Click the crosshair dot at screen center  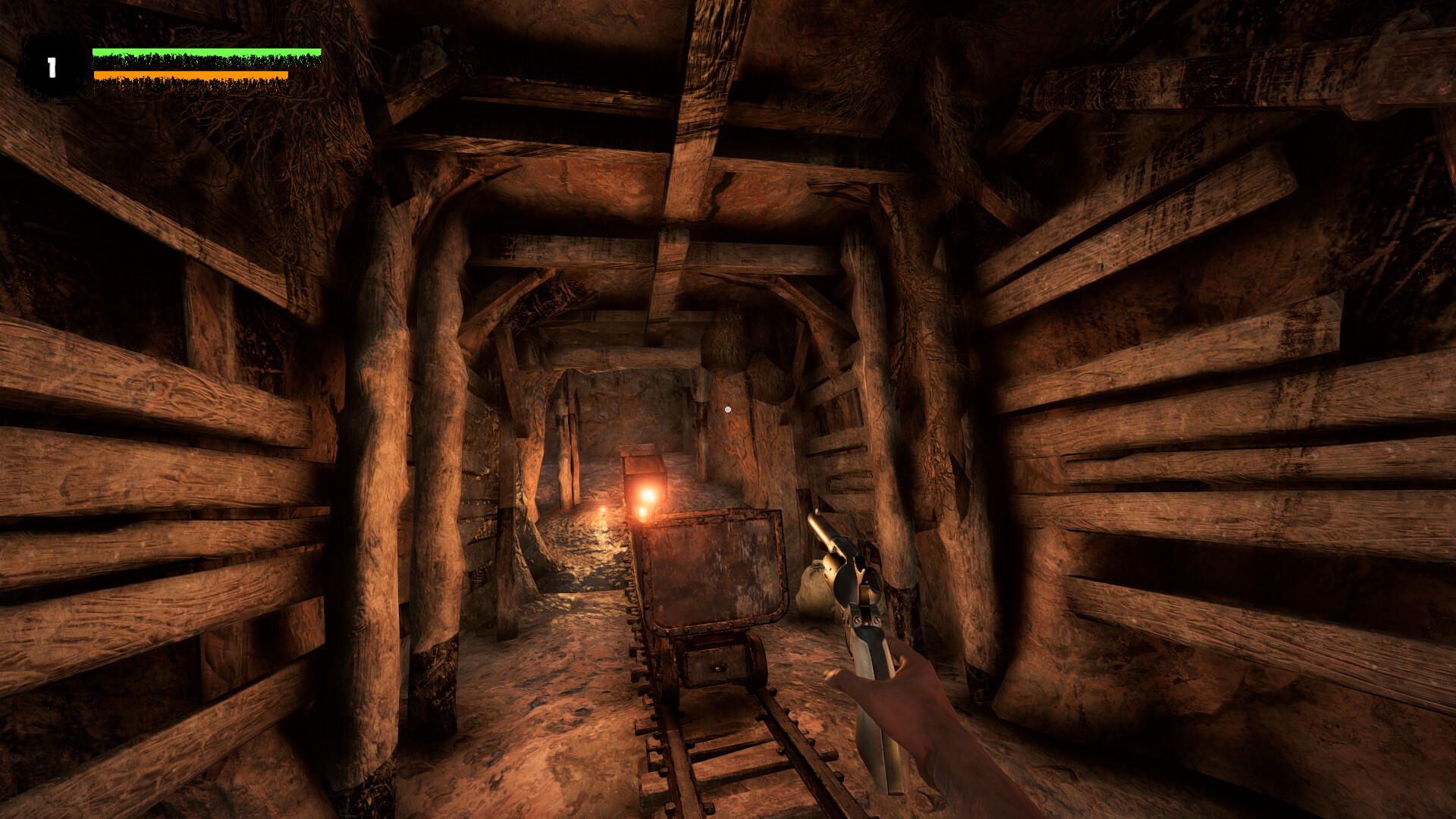click(728, 408)
